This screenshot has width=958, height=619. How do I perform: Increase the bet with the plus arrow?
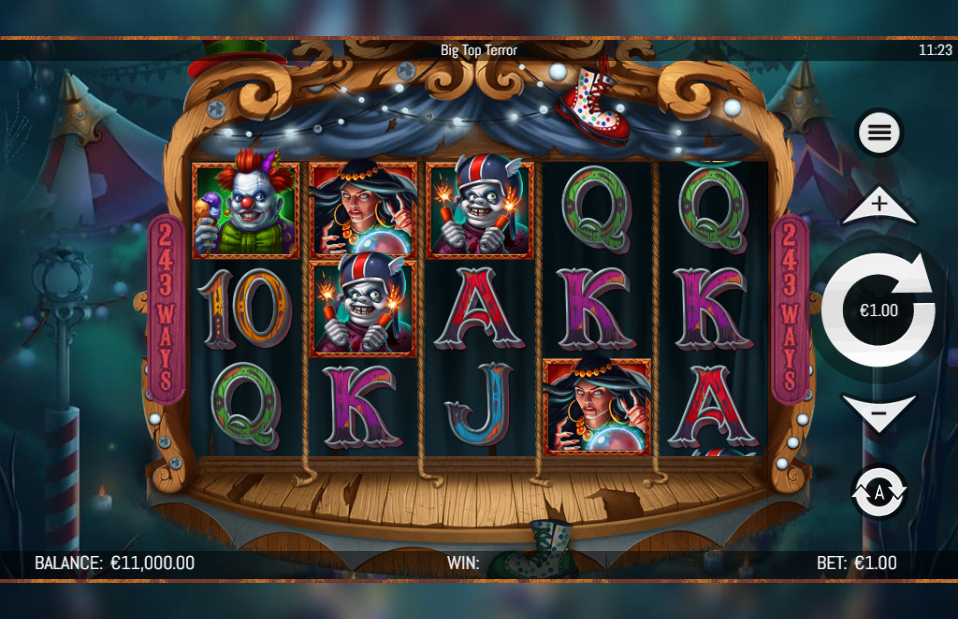(879, 207)
